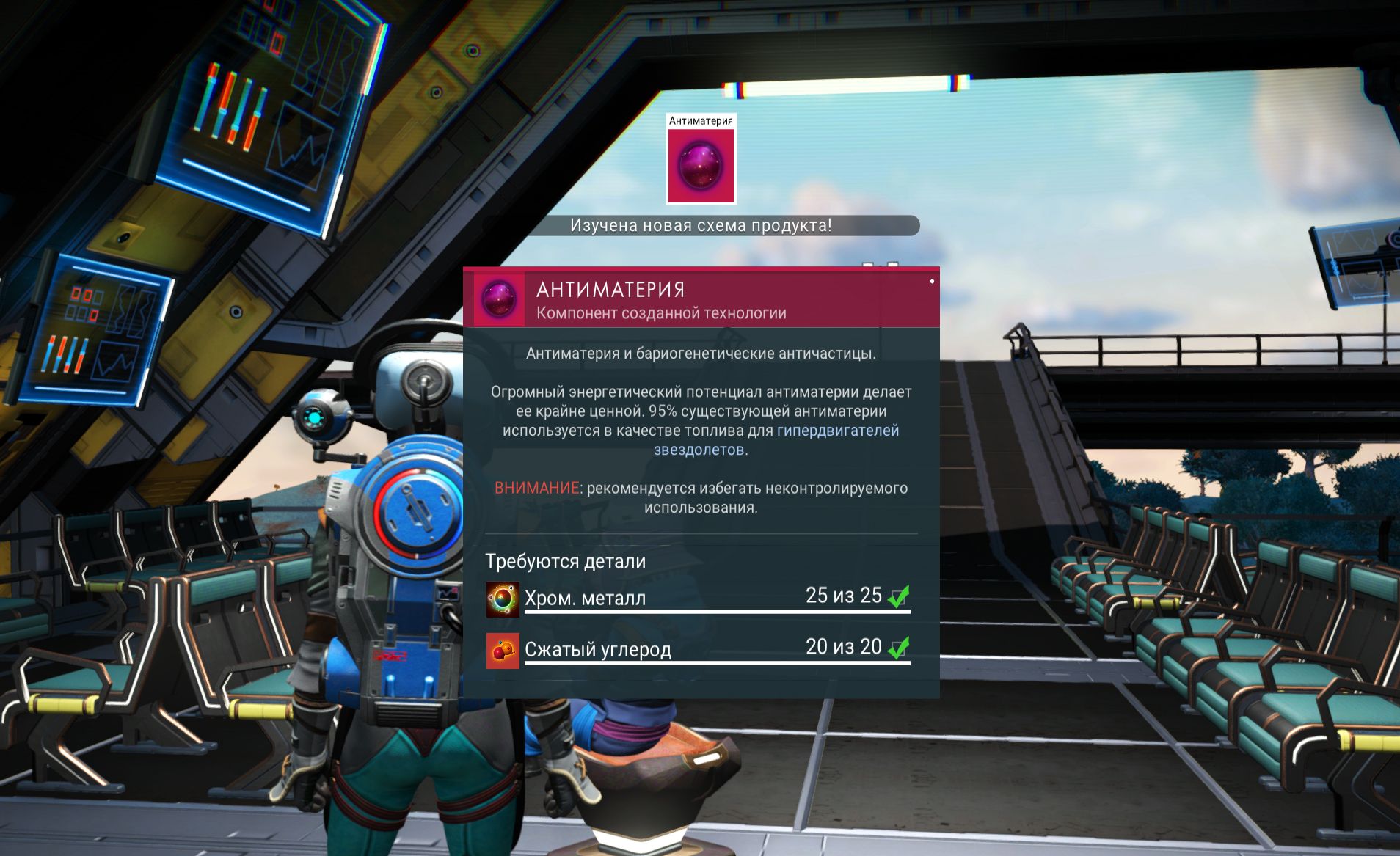Select the Сжатый углерод ingredient row
This screenshot has width=1400, height=856.
(x=697, y=649)
